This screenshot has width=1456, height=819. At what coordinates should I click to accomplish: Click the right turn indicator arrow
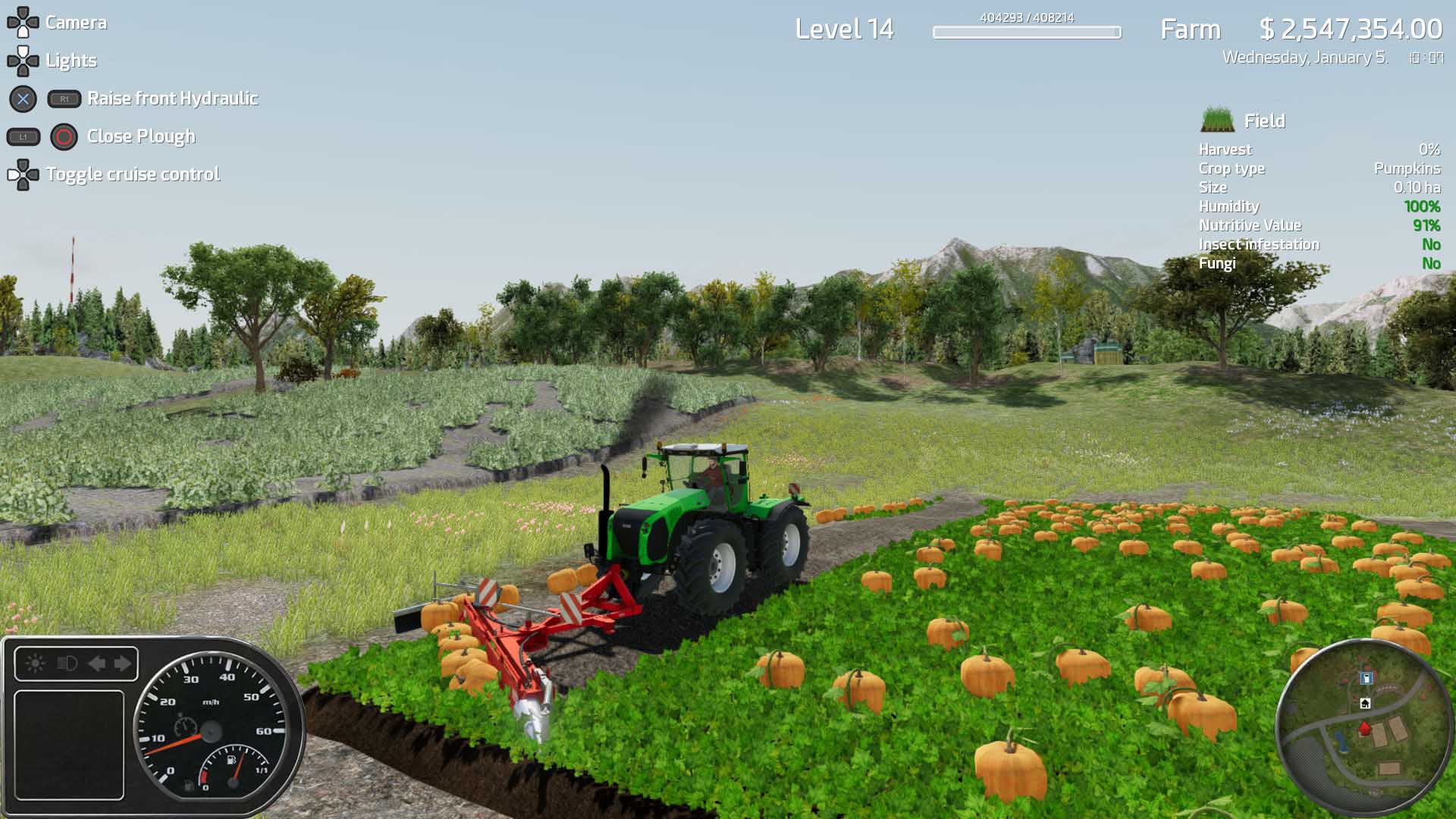click(122, 663)
